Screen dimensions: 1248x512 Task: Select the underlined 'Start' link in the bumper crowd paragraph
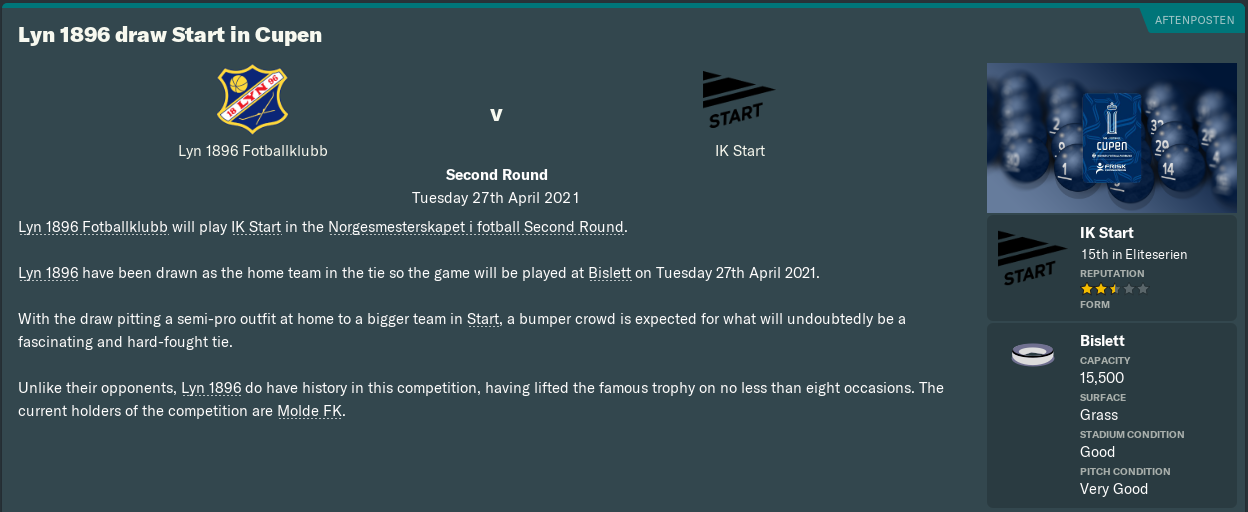click(483, 319)
